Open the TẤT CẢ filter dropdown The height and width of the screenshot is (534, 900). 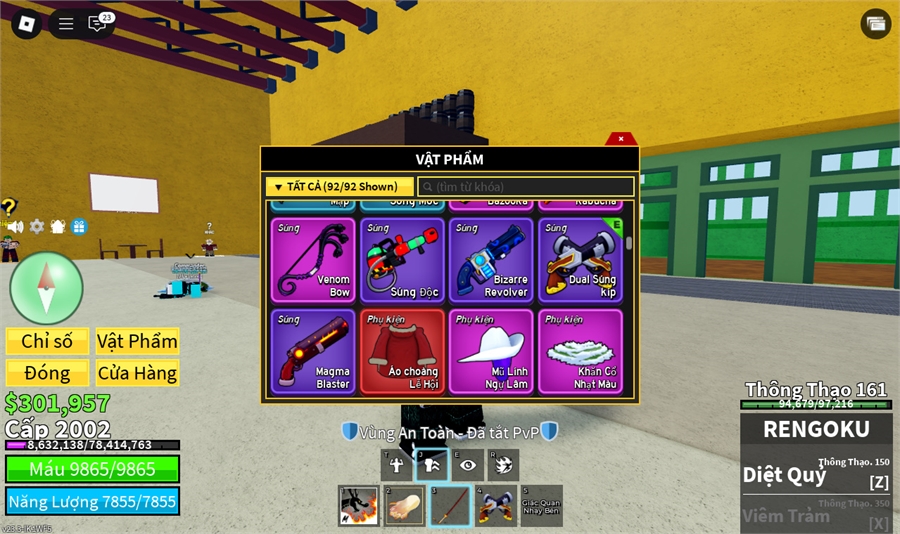click(x=339, y=187)
